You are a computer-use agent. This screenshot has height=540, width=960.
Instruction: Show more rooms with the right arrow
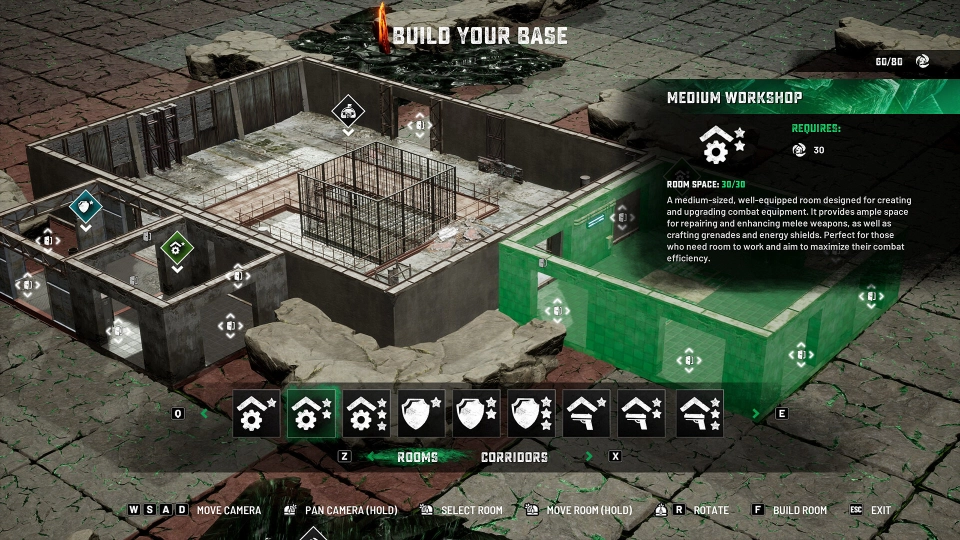(x=756, y=413)
